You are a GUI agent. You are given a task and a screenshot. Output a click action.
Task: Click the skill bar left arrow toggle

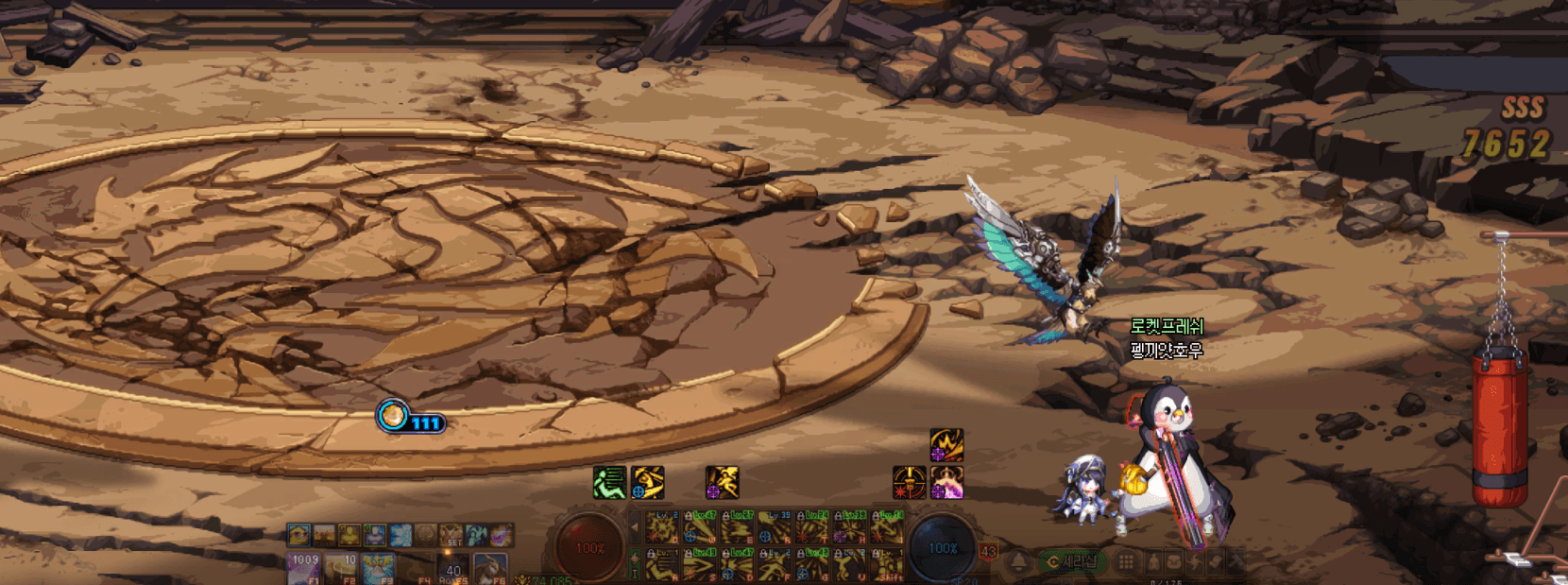pos(635,526)
